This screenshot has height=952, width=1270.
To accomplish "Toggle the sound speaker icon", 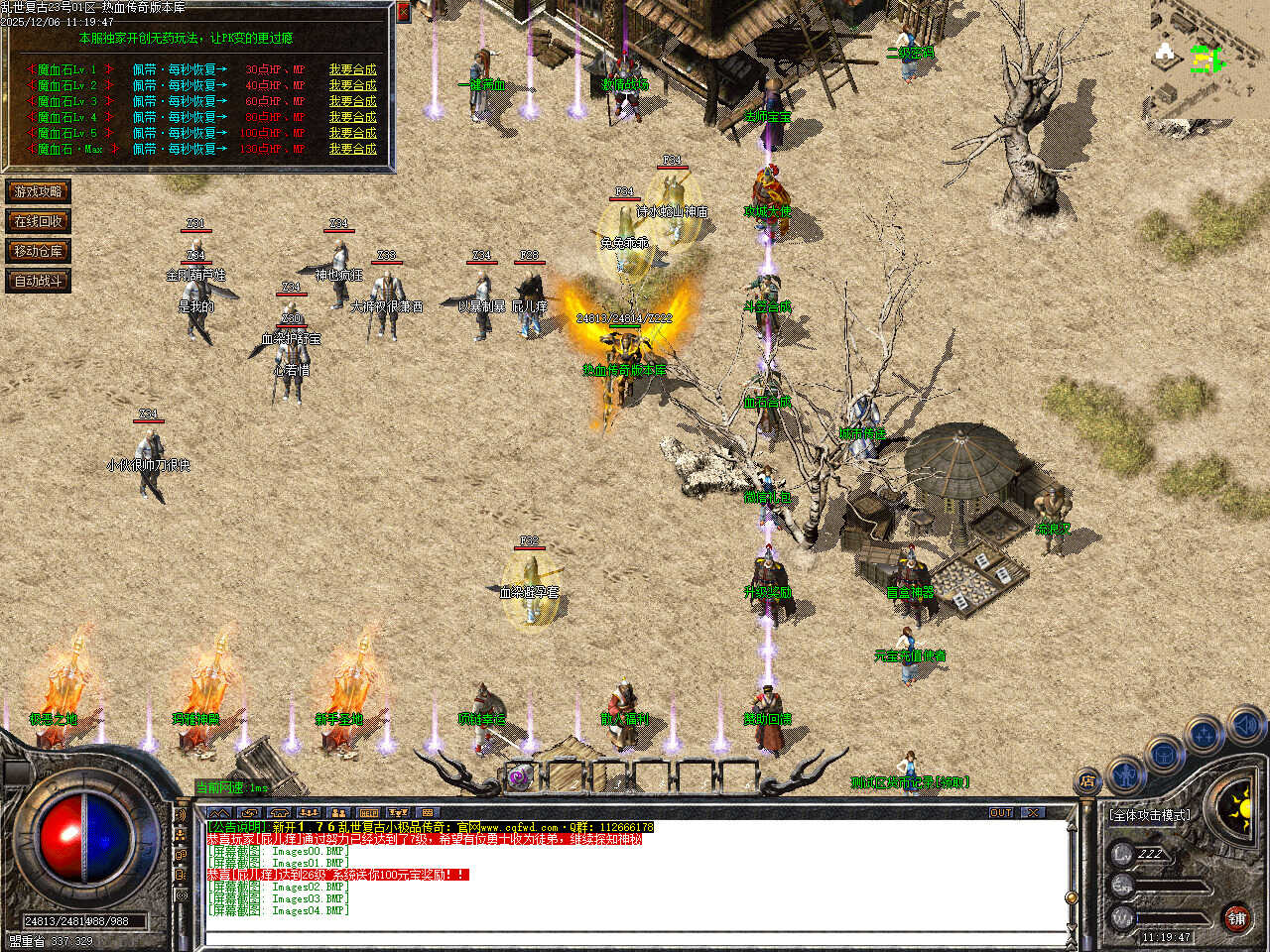I will [x=1245, y=725].
